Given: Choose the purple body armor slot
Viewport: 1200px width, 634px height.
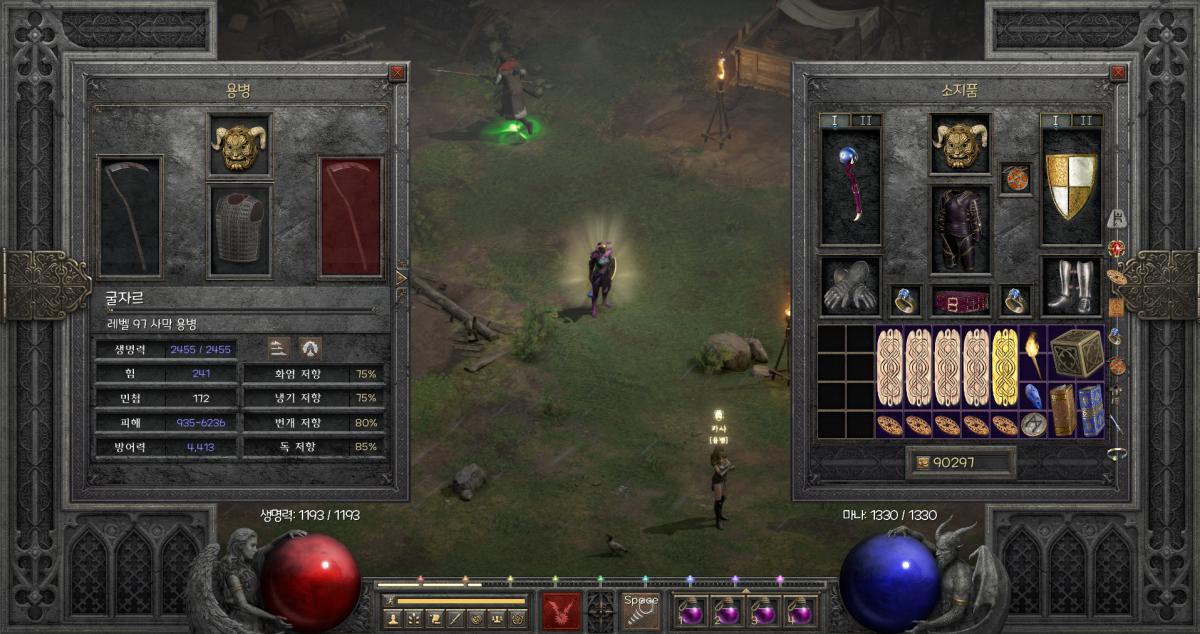Looking at the screenshot, I should point(960,230).
